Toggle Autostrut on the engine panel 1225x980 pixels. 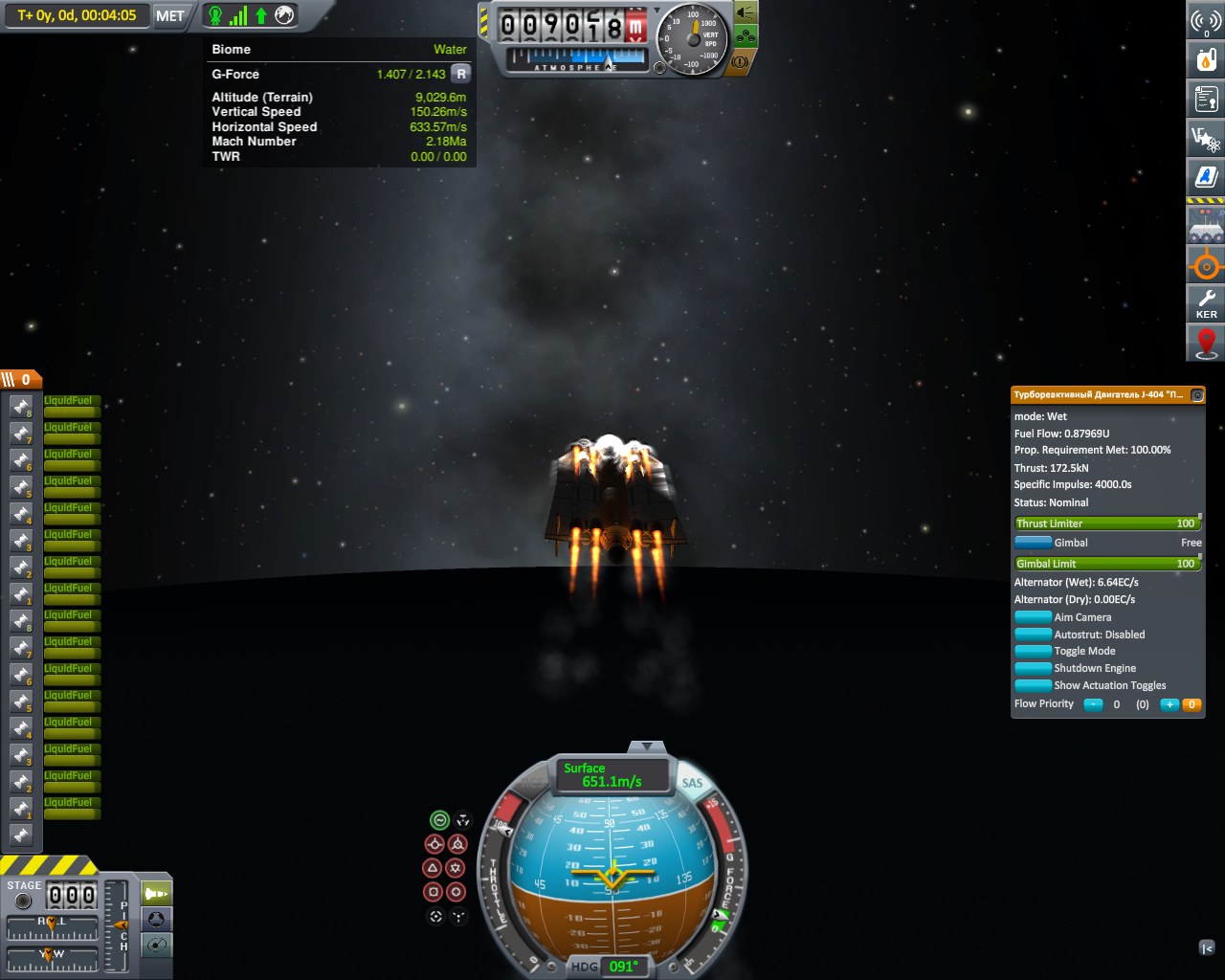coord(1034,635)
